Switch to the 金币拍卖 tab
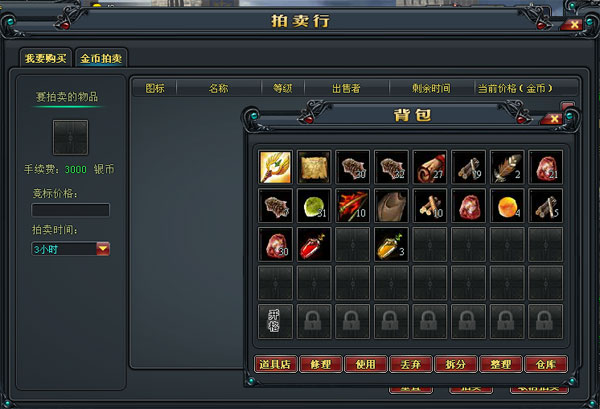 [102, 57]
